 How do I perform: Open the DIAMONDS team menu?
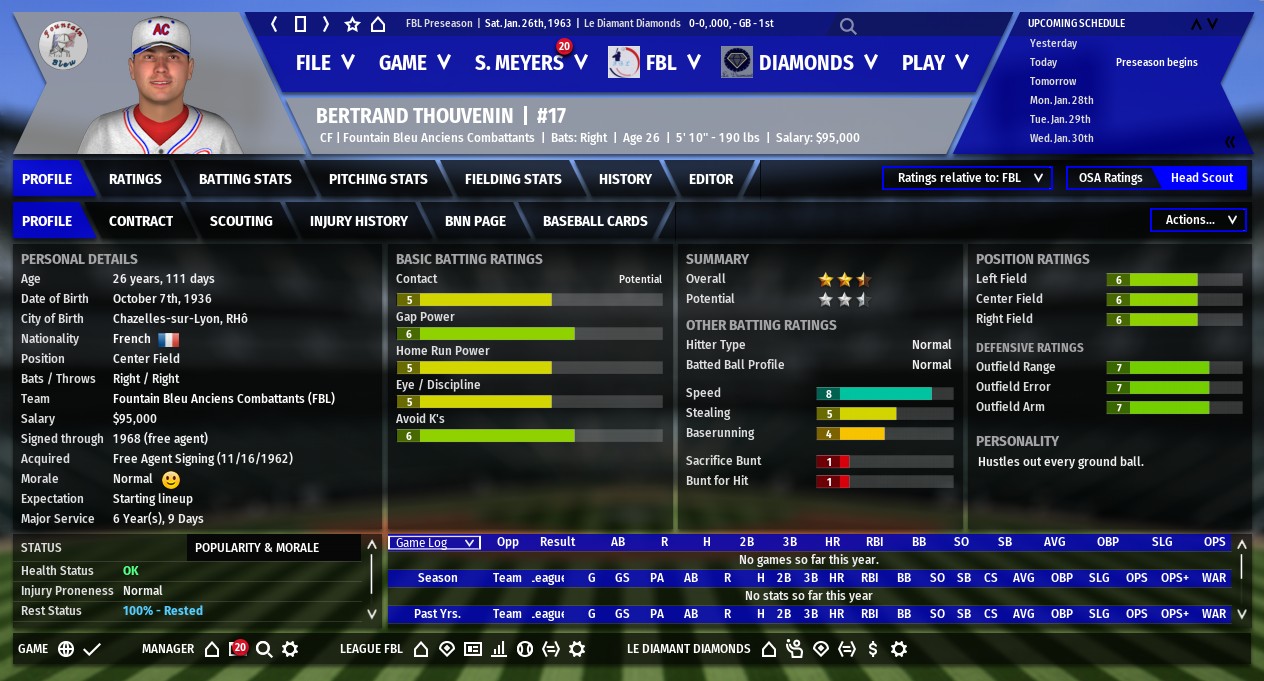pyautogui.click(x=800, y=63)
